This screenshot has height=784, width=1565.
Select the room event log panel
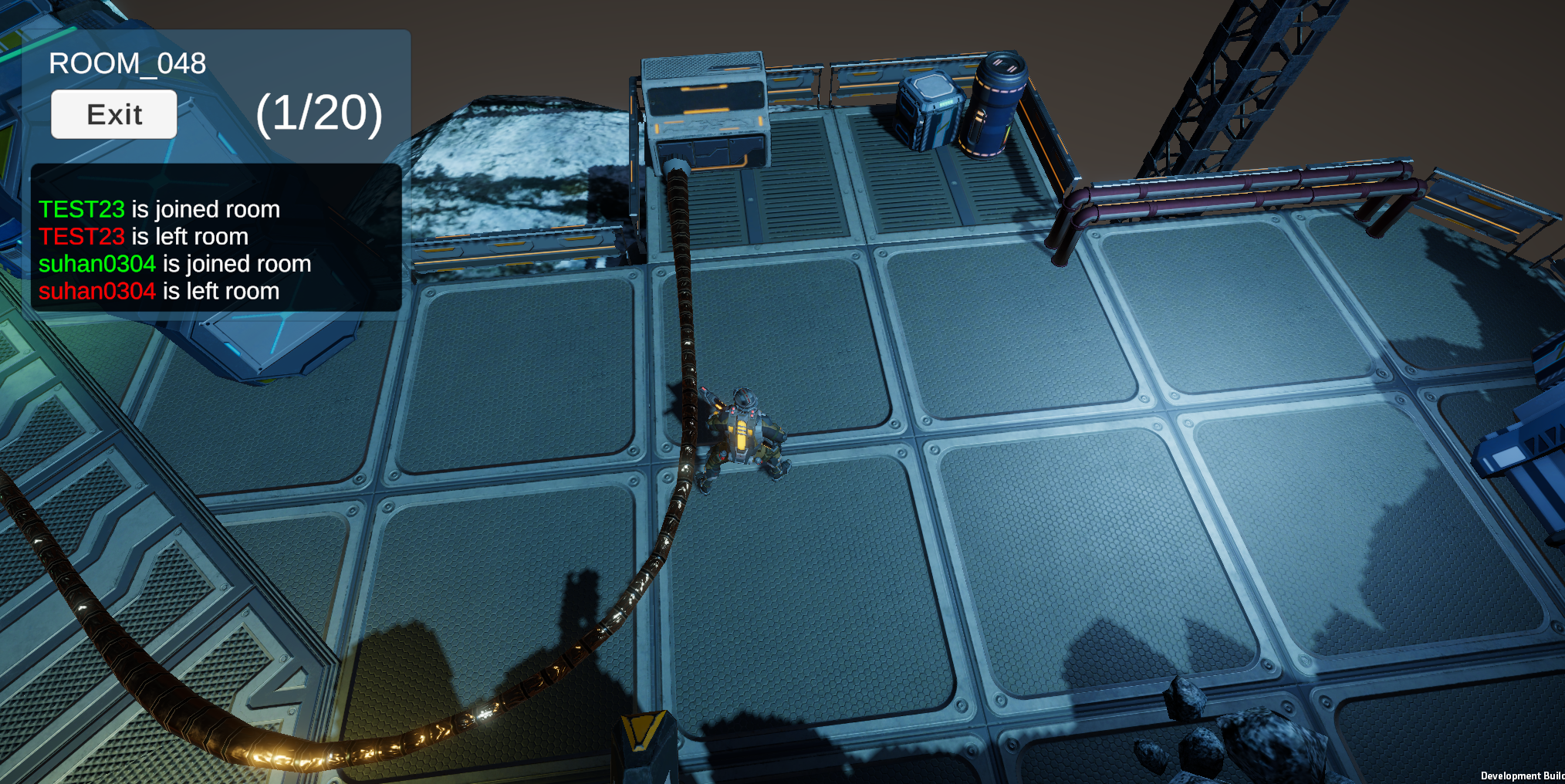216,238
